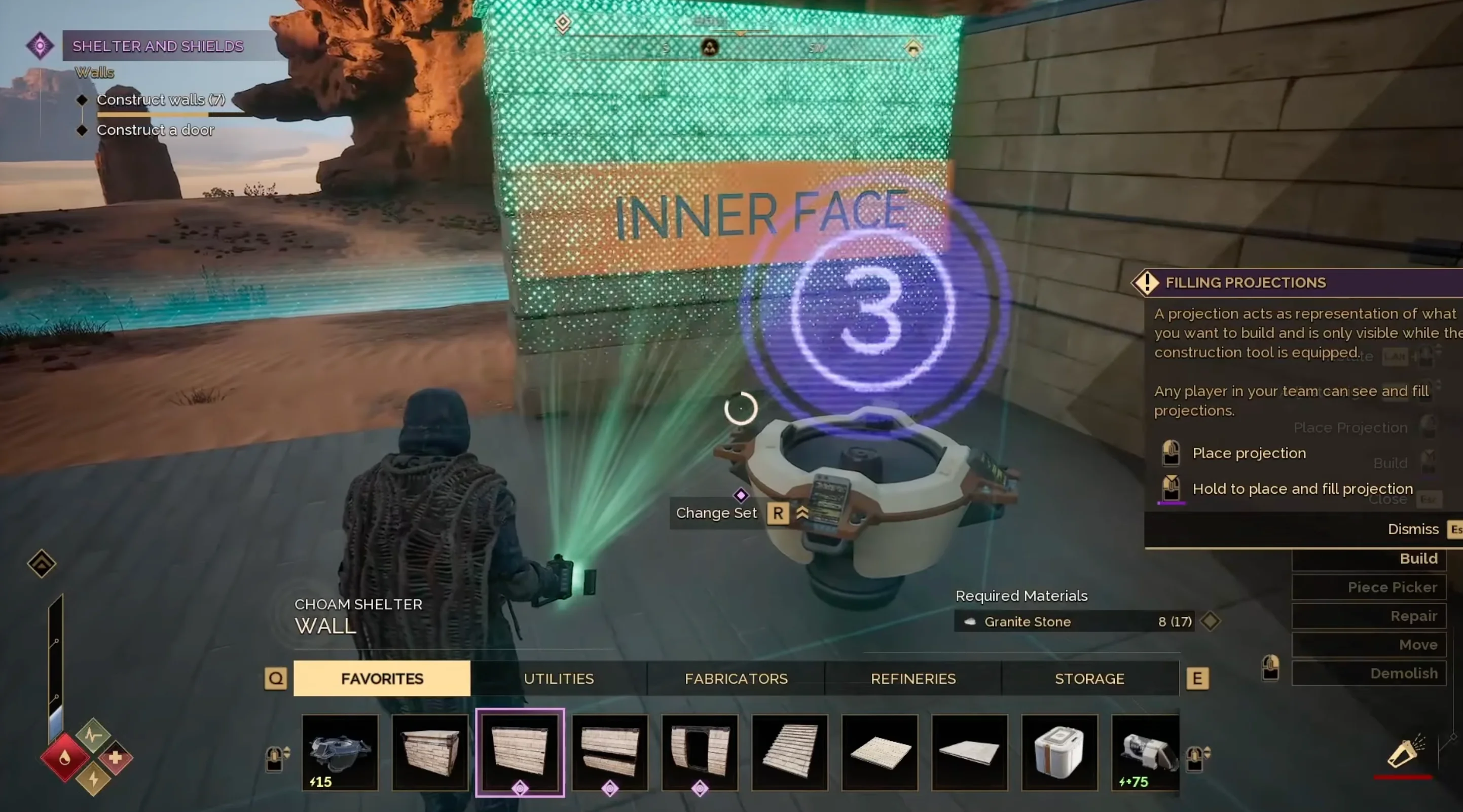
Task: Switch to the Favorites build tab
Action: 382,679
